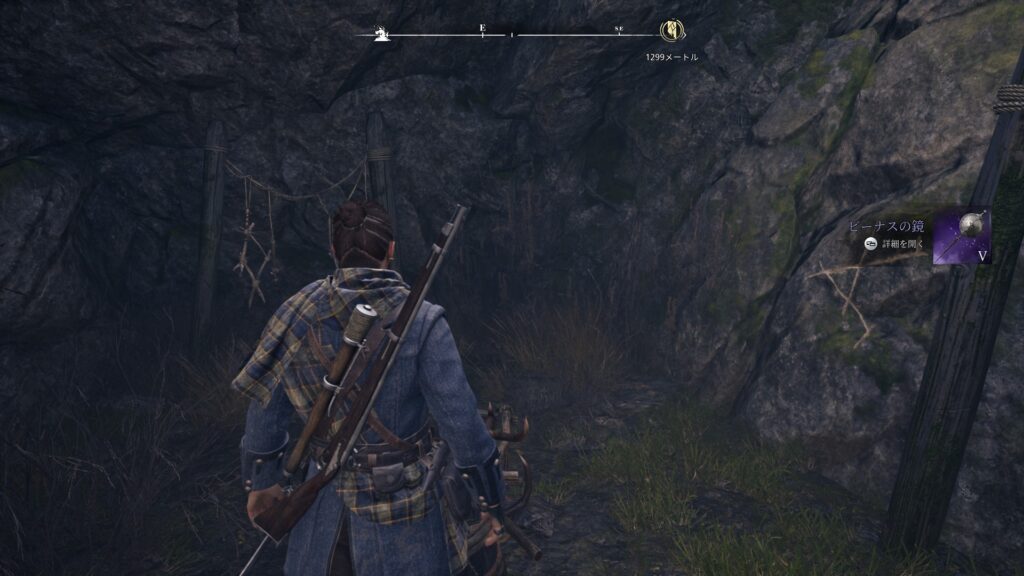Click the white horse icon on the compass
The image size is (1024, 576).
click(380, 34)
